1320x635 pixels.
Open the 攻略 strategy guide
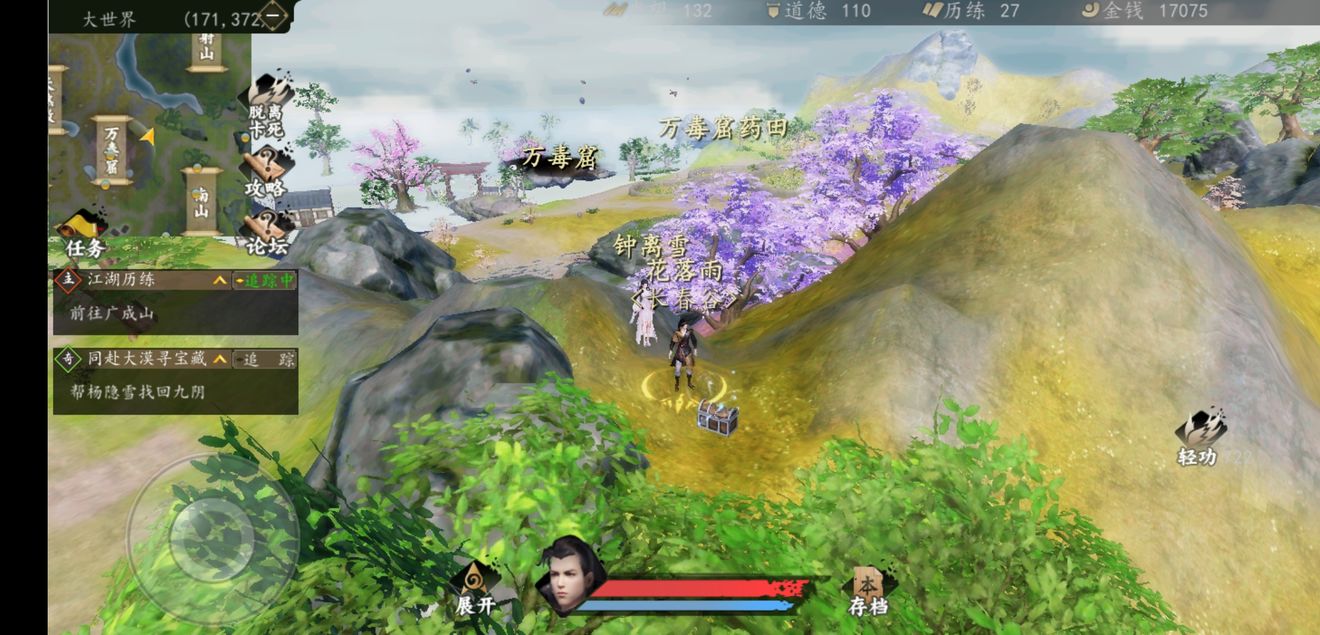266,170
